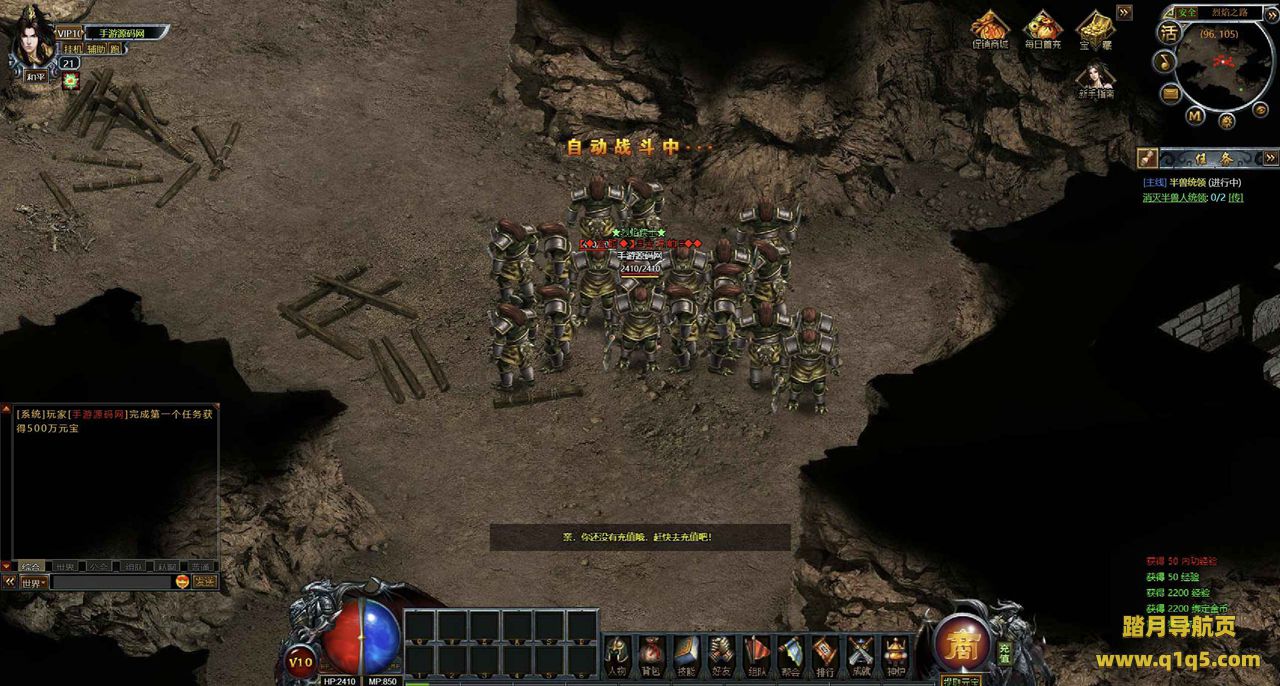Open the 排行 ranking panel
This screenshot has height=686, width=1280.
pos(825,655)
